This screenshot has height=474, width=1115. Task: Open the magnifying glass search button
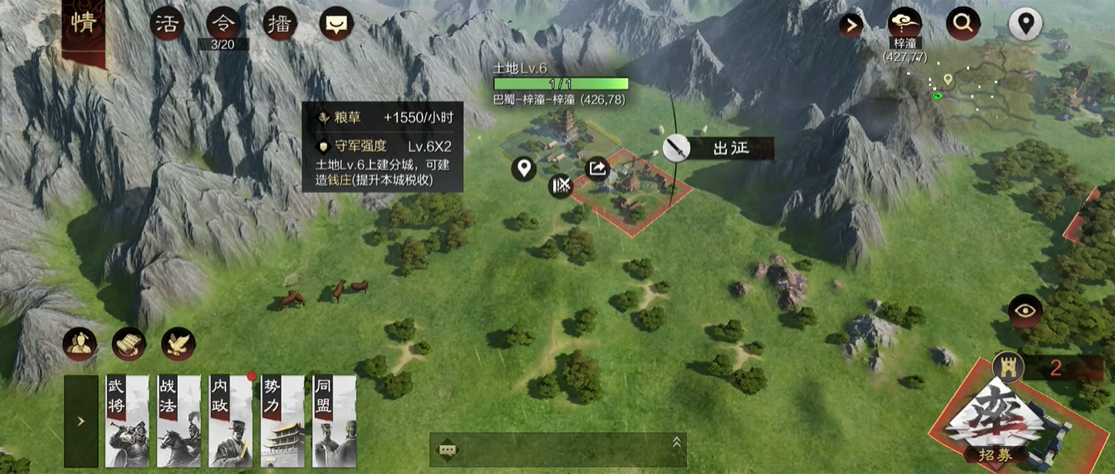click(x=964, y=23)
